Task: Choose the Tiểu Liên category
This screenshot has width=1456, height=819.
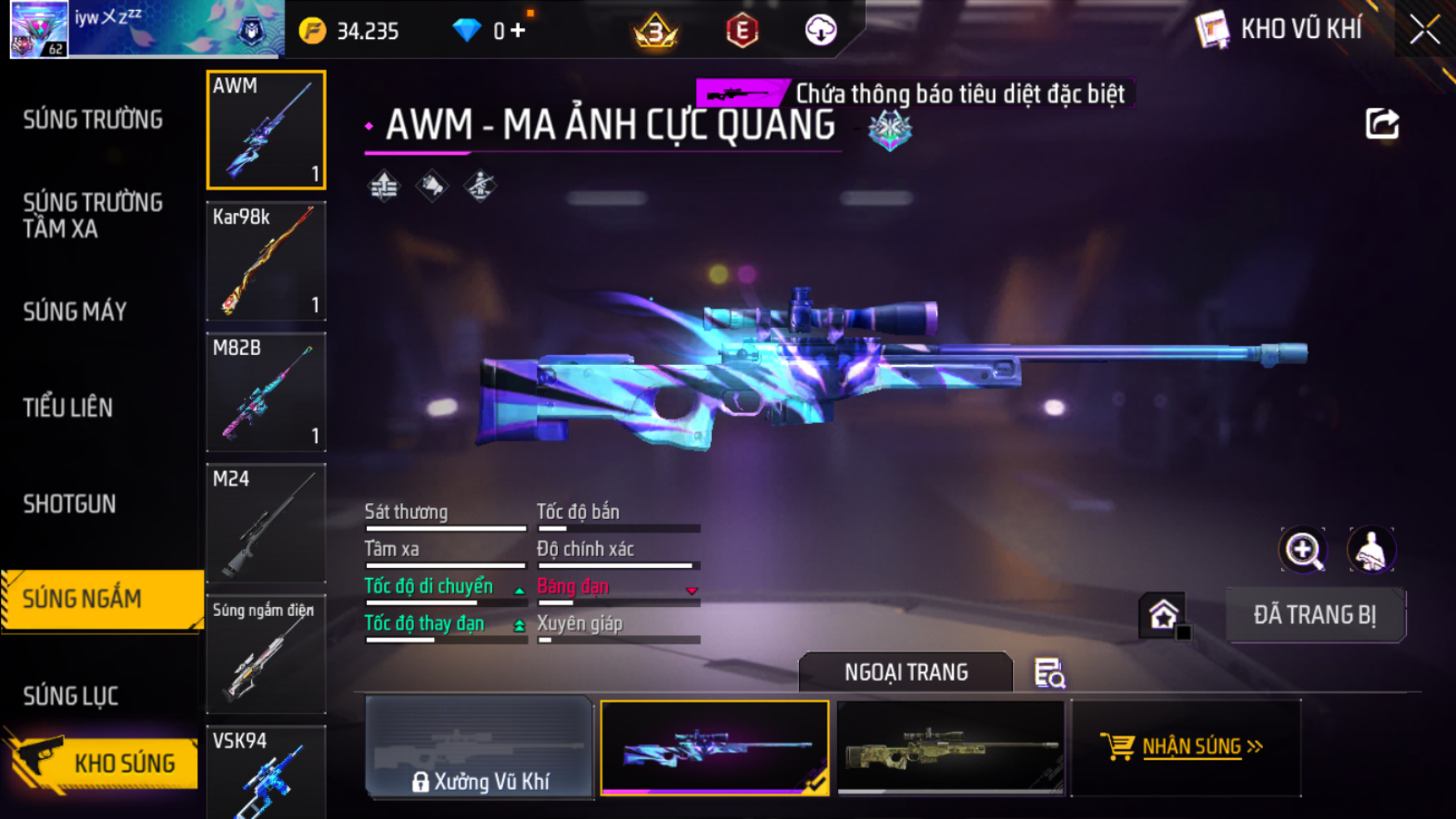Action: pyautogui.click(x=68, y=408)
